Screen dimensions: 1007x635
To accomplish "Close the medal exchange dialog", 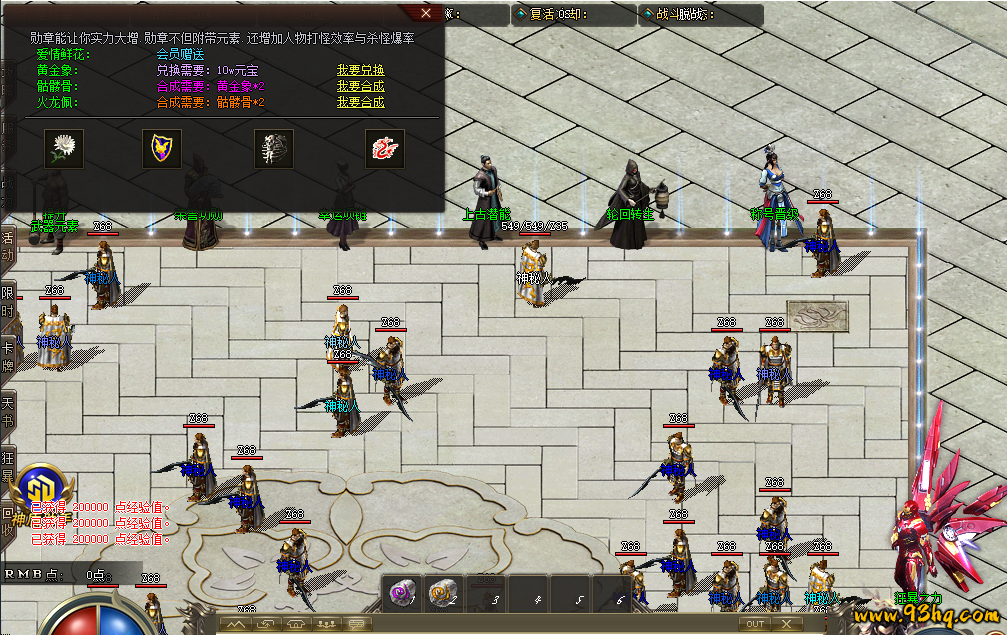I will (427, 13).
